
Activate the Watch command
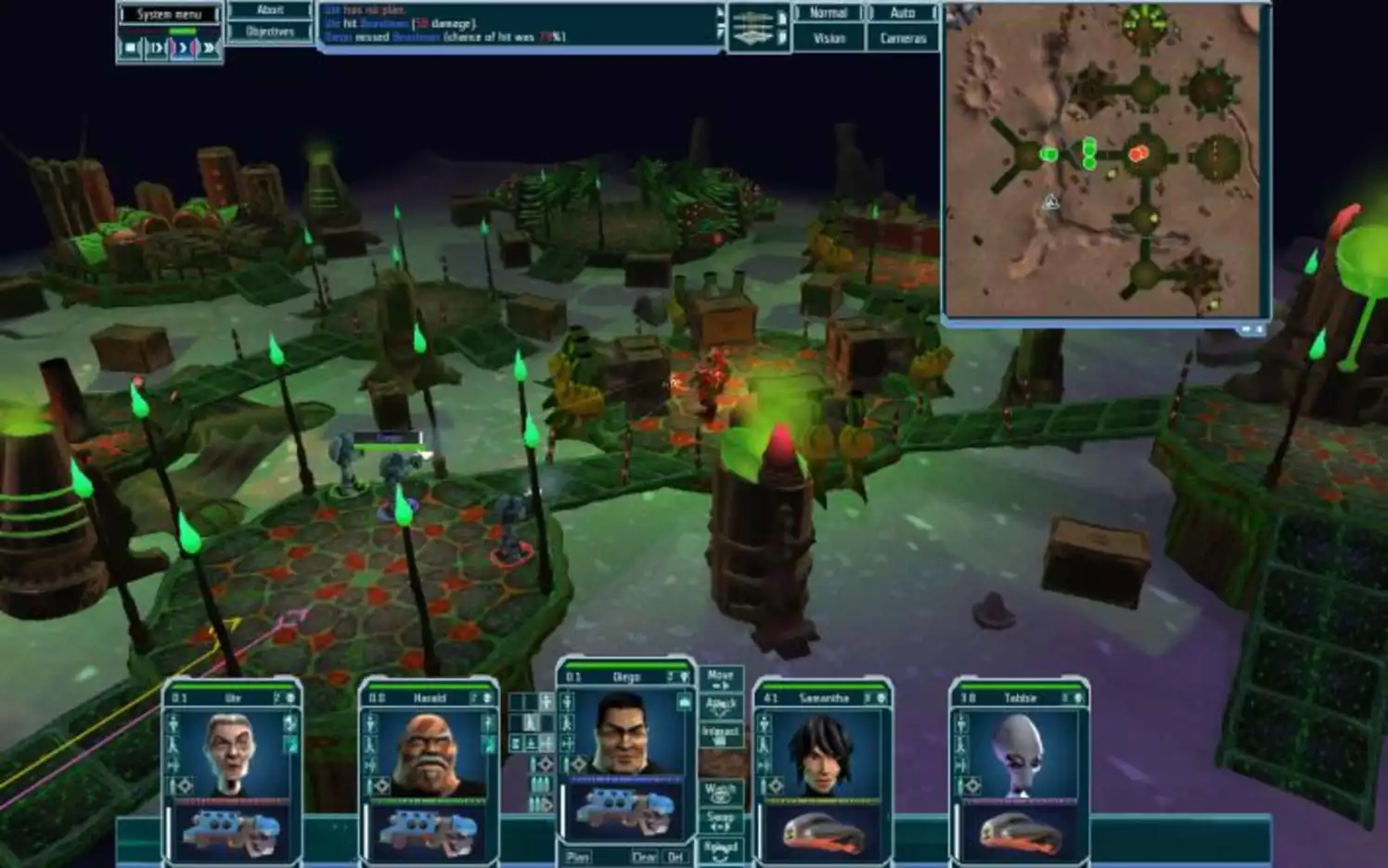[x=720, y=792]
